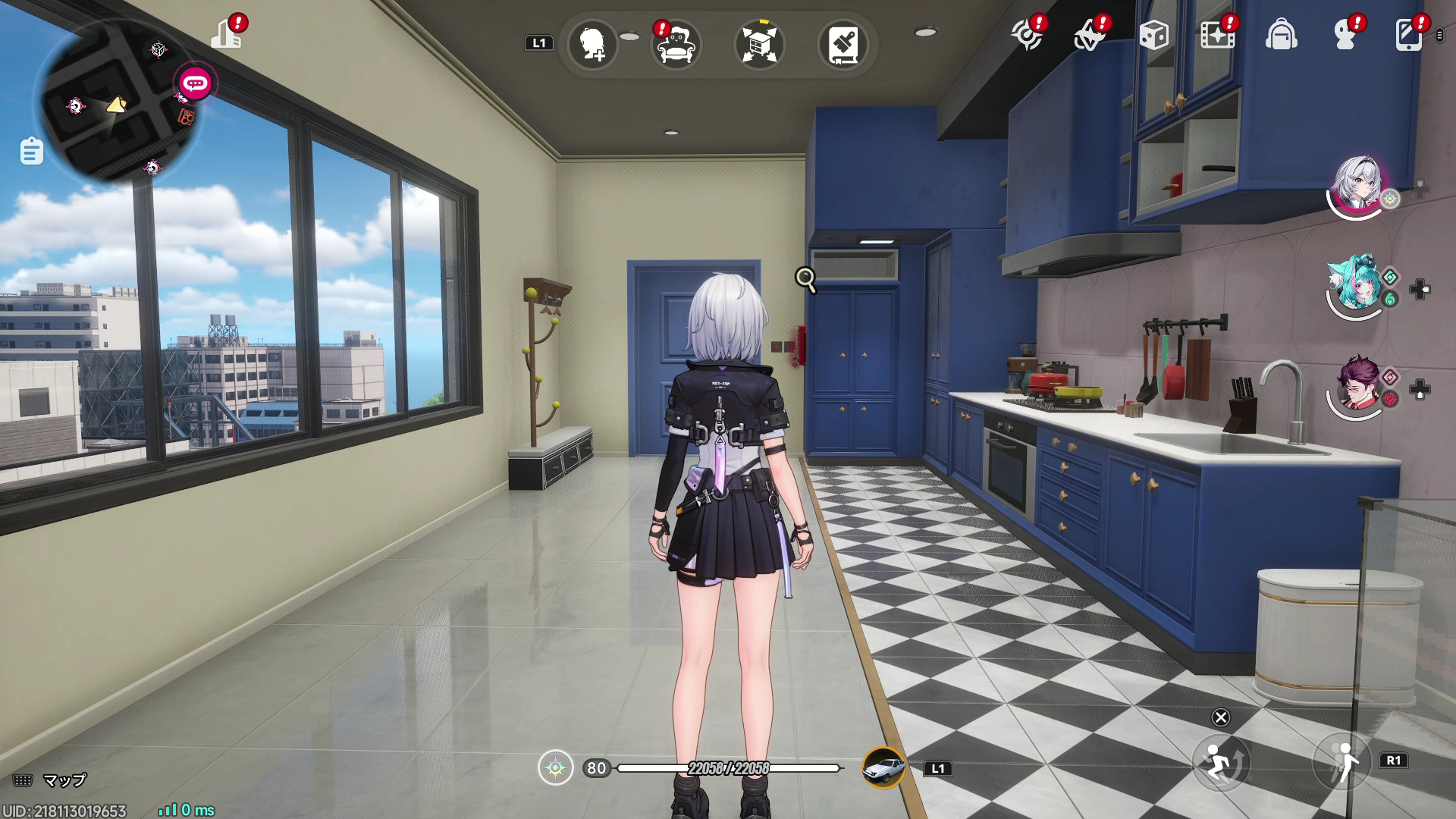
Task: Switch to the teal-haired party member
Action: pyautogui.click(x=1355, y=285)
